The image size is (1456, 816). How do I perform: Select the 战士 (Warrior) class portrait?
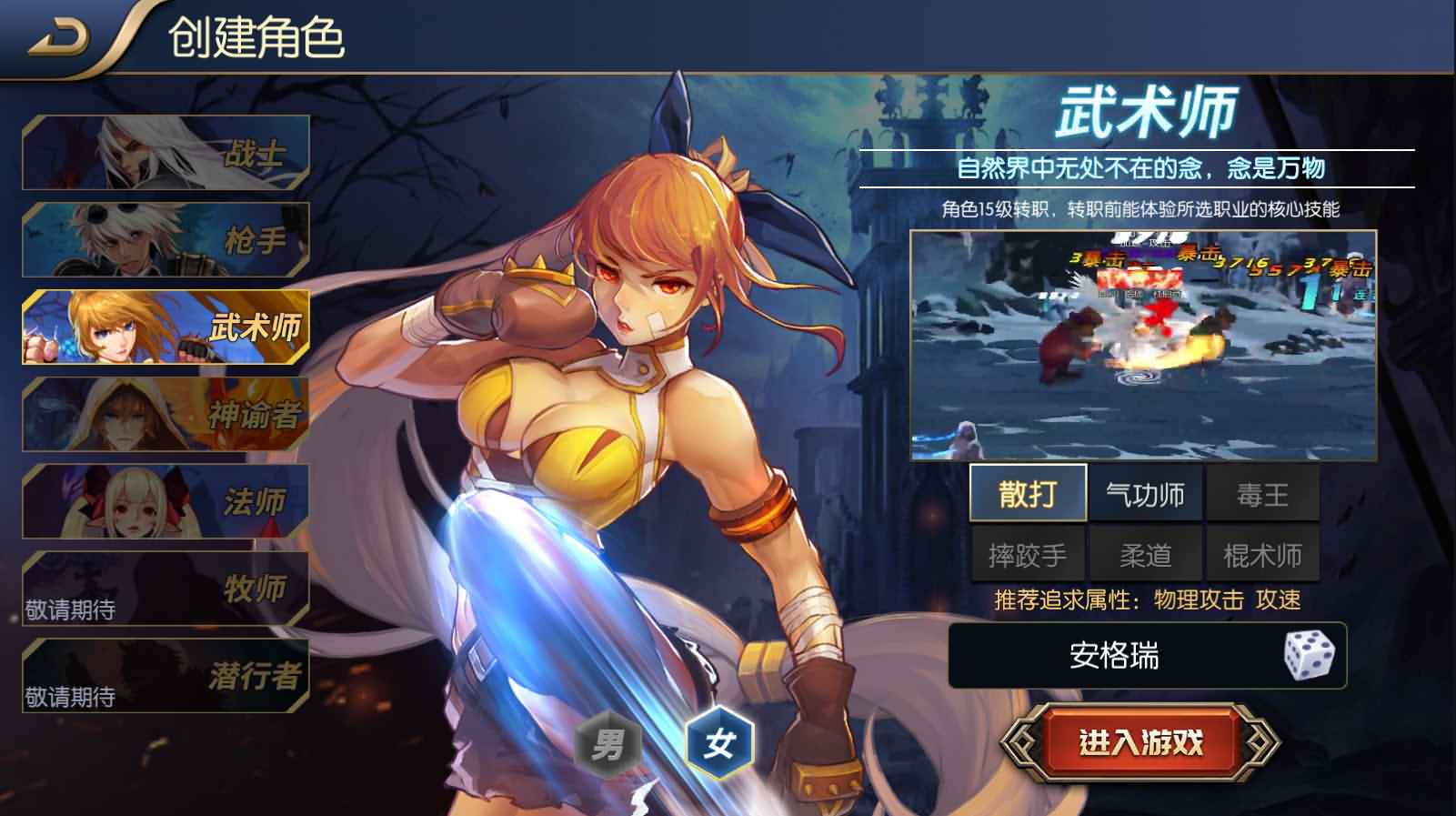pyautogui.click(x=166, y=150)
